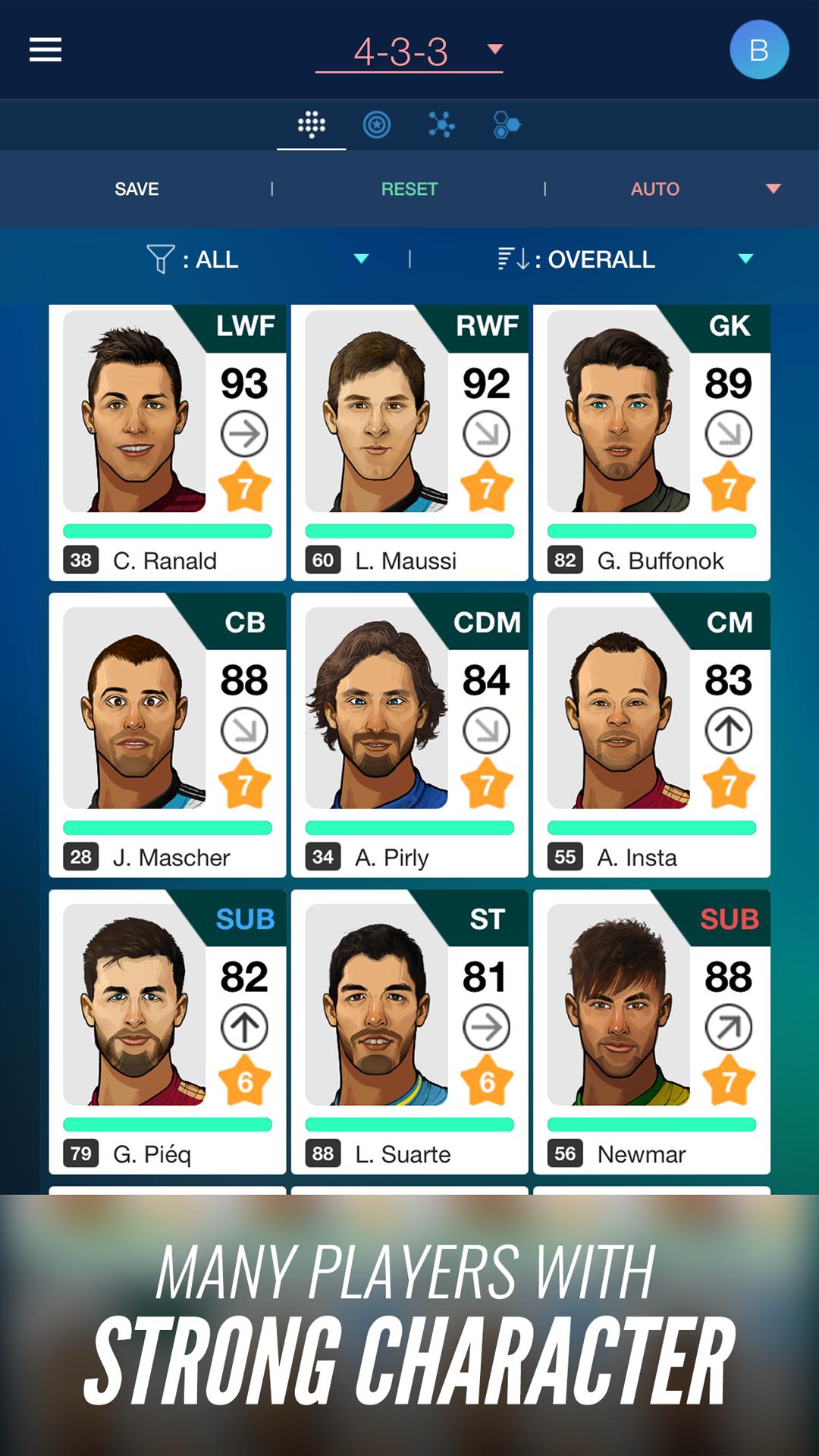Viewport: 819px width, 1456px height.
Task: Switch to the hexagons tab
Action: pos(506,124)
